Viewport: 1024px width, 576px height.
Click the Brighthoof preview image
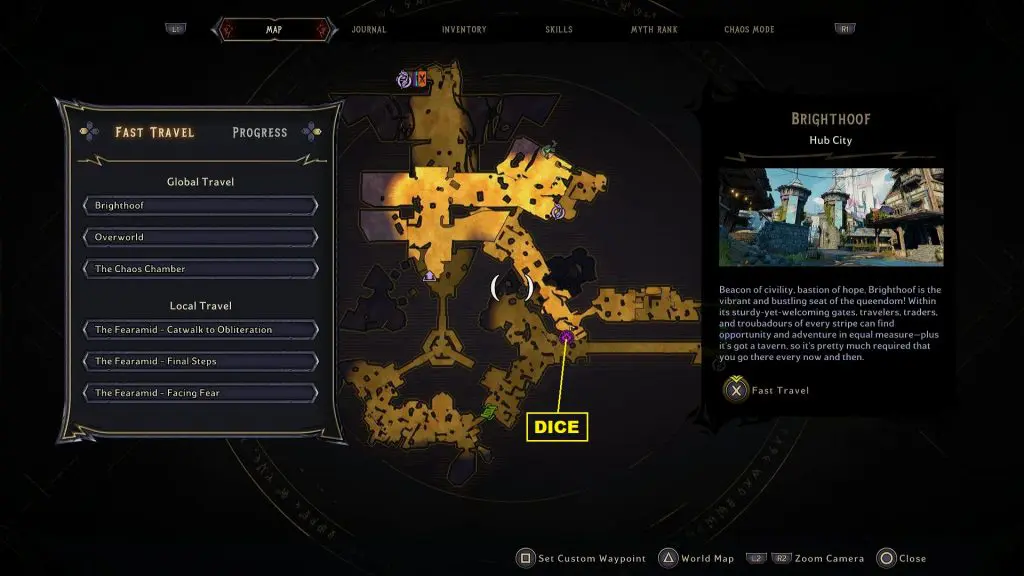tap(831, 217)
